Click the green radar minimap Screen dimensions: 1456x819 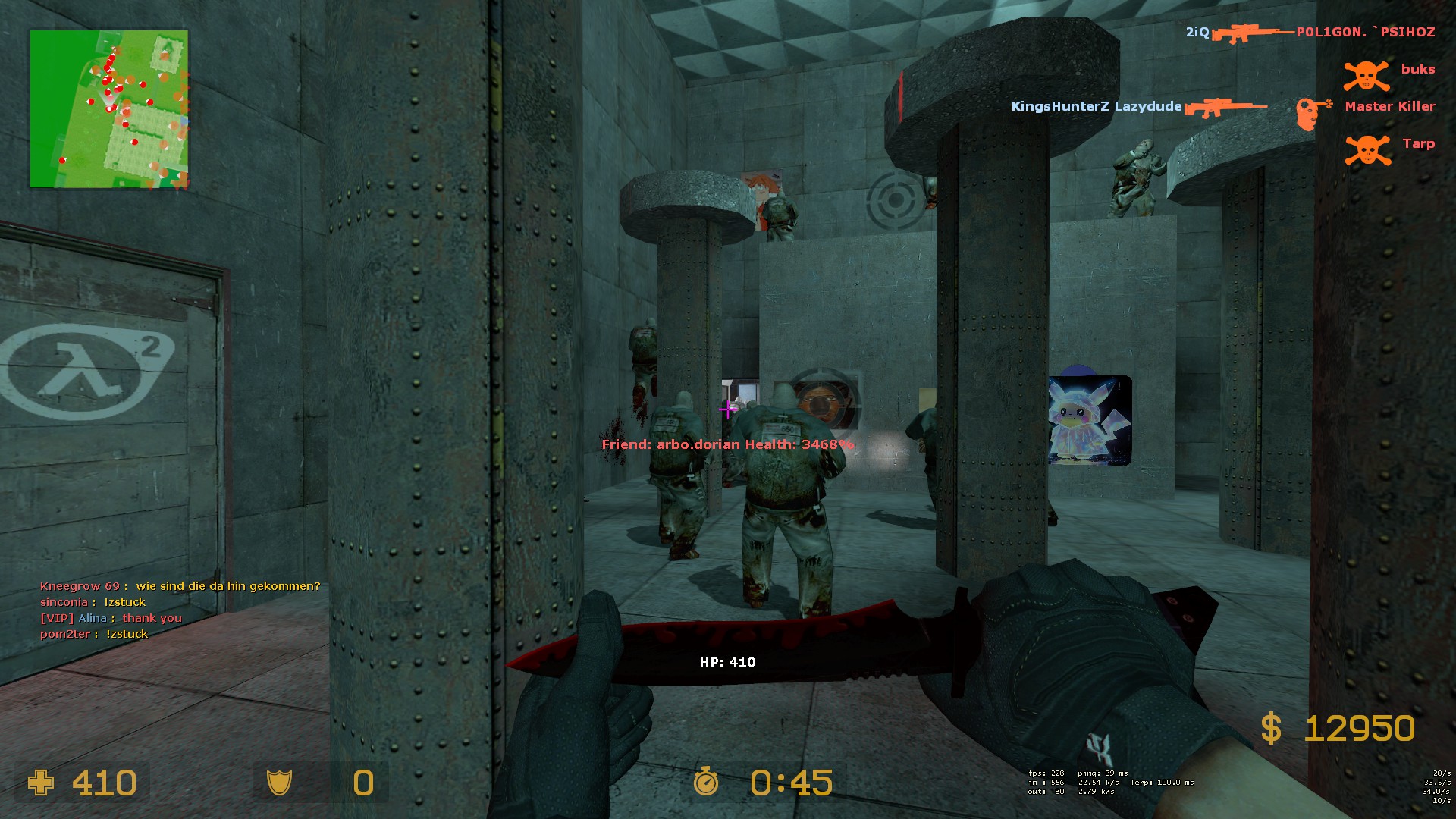[108, 108]
